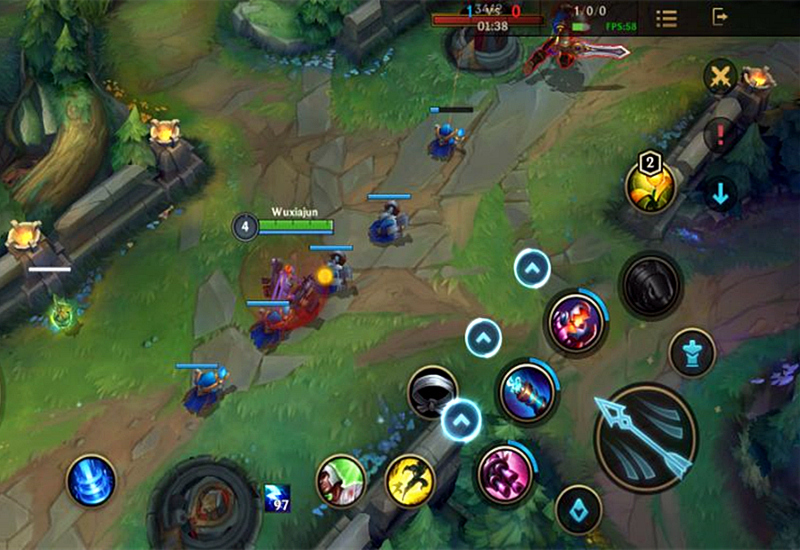The width and height of the screenshot is (800, 550).
Task: Send the blue down-arrow retreat ping
Action: click(x=719, y=192)
